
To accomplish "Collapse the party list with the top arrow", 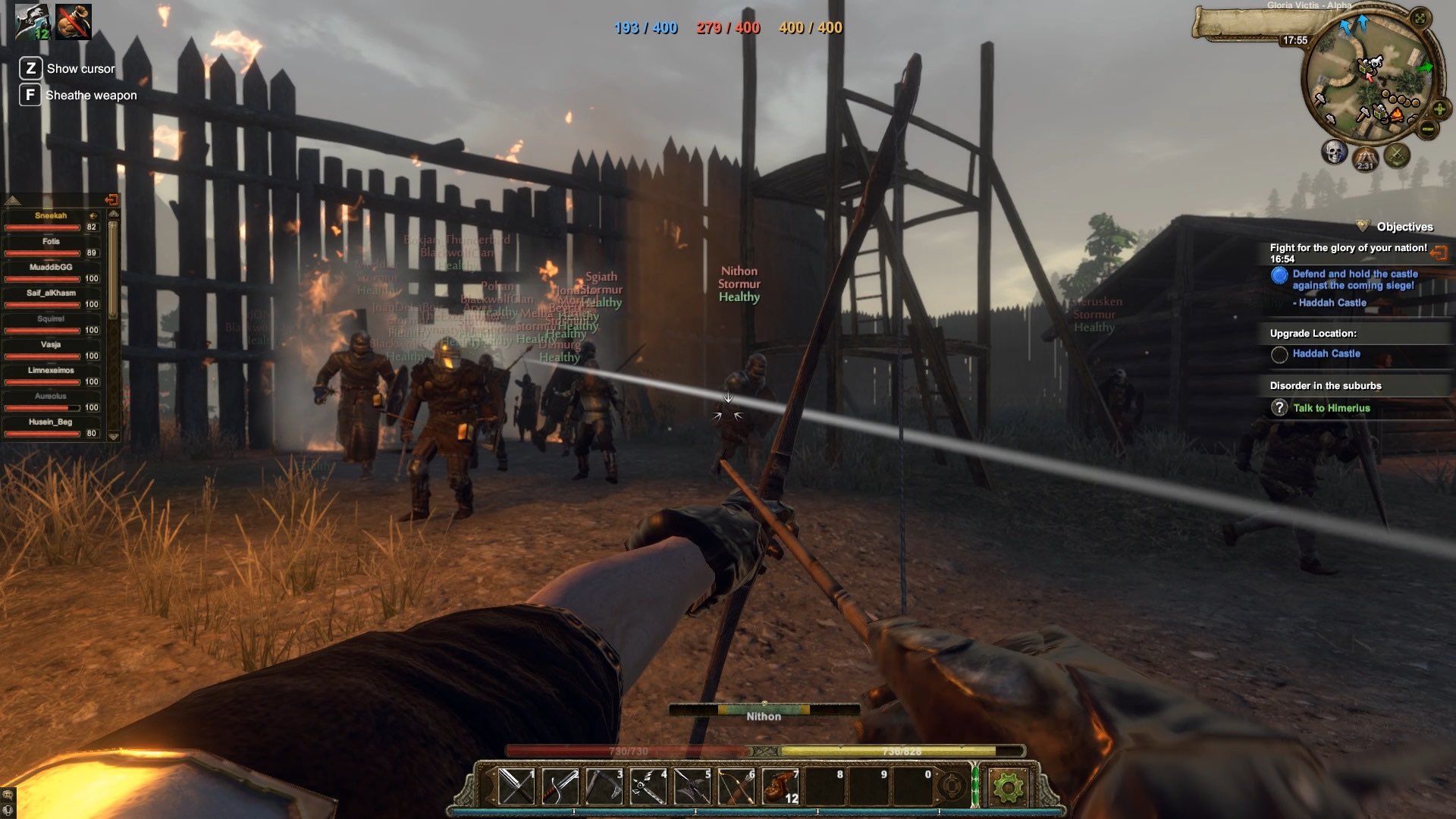I will pyautogui.click(x=14, y=201).
